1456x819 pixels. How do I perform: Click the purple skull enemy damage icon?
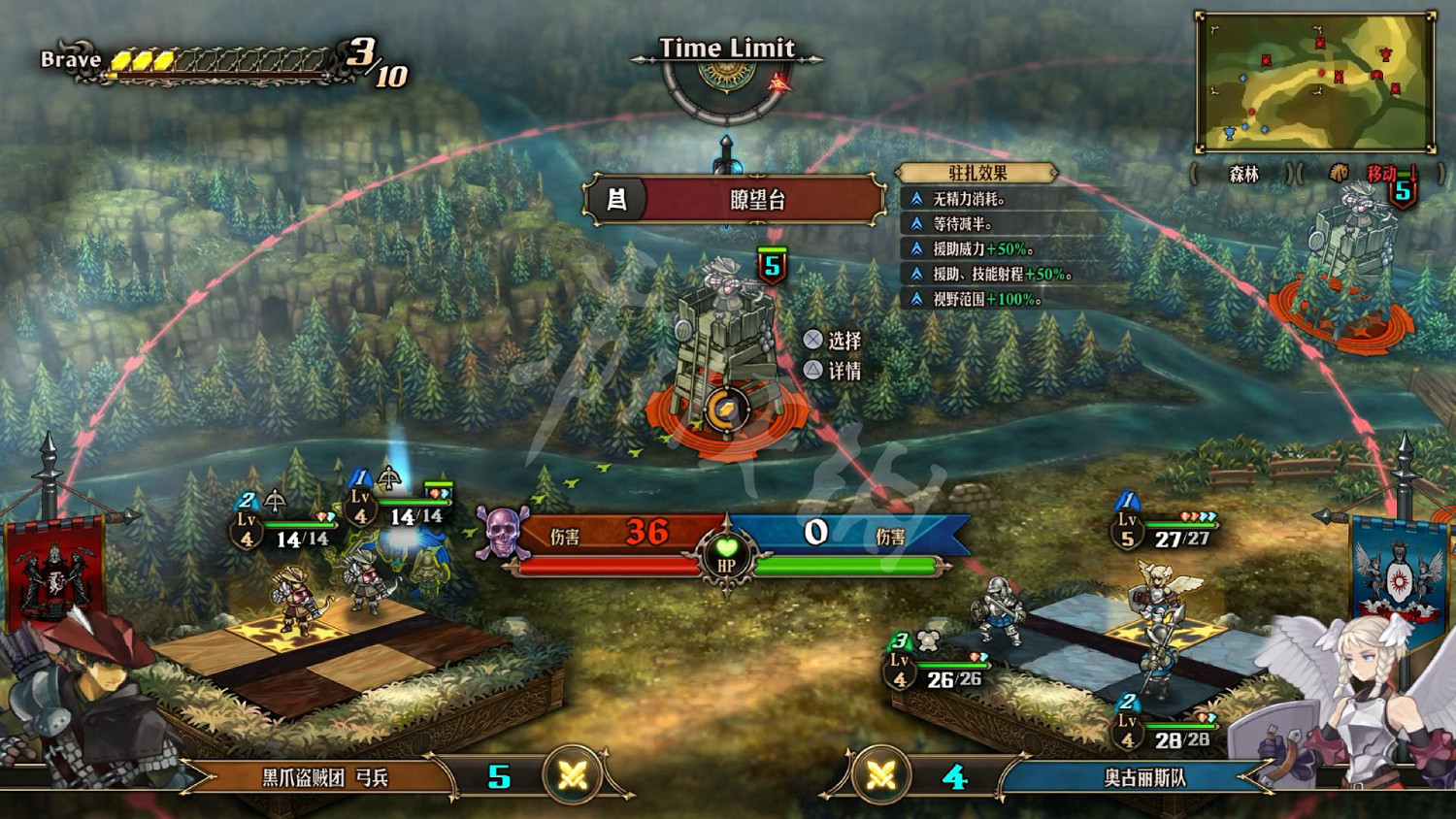502,533
